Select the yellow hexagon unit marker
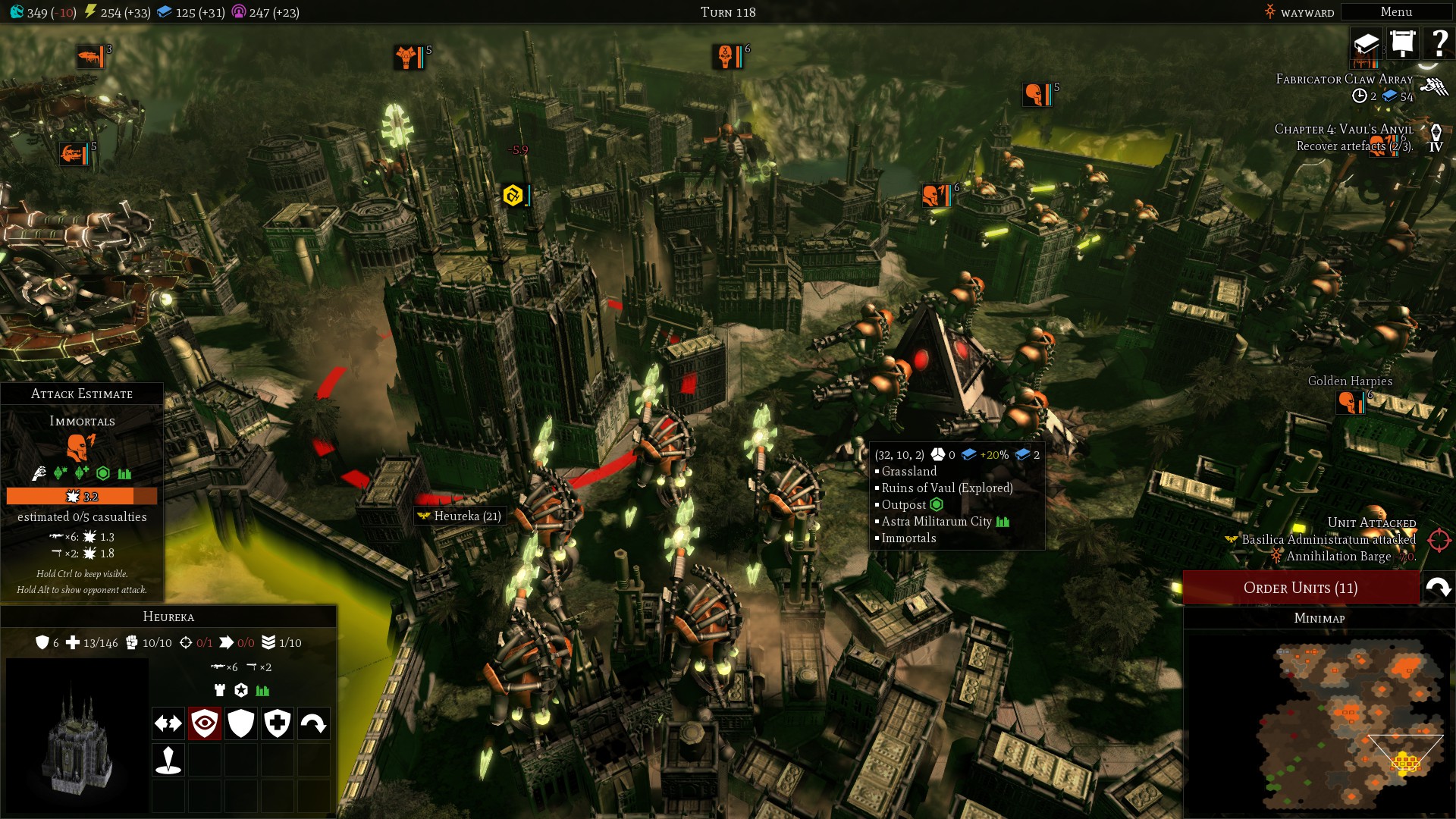Image resolution: width=1456 pixels, height=819 pixels. [x=513, y=196]
